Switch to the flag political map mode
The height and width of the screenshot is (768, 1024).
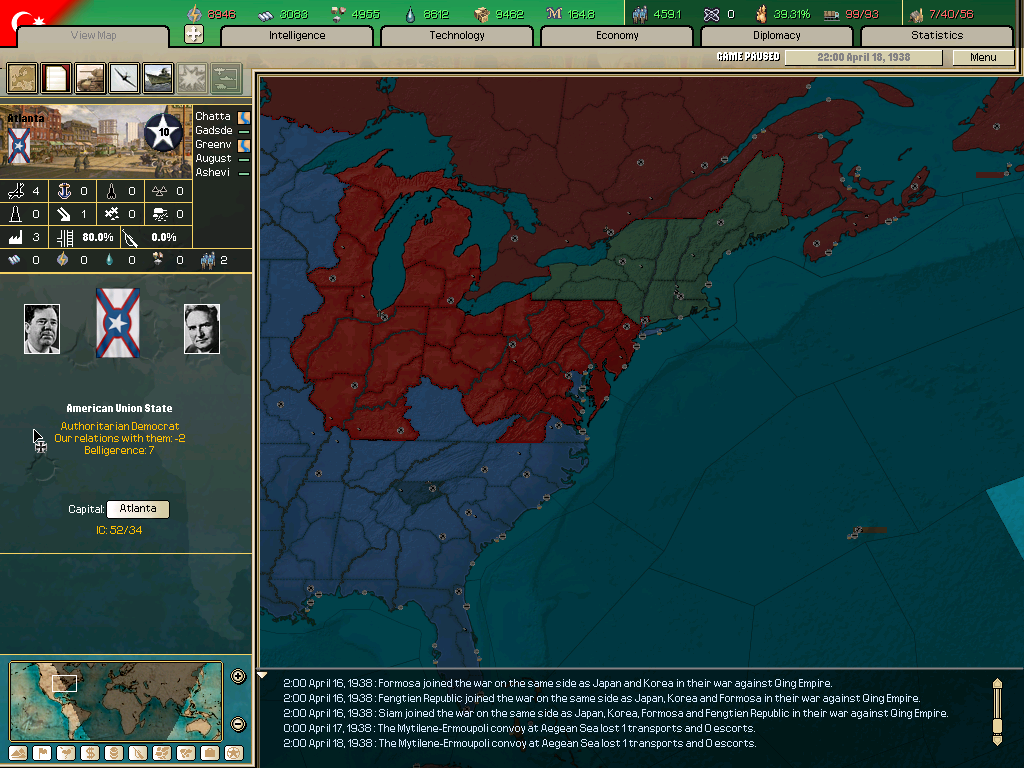point(42,752)
